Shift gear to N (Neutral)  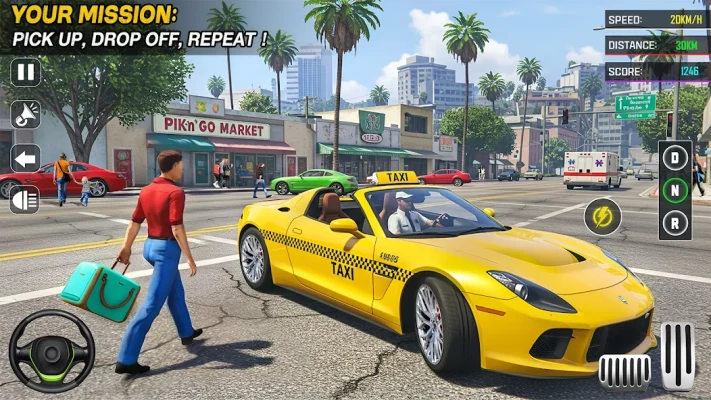click(675, 188)
